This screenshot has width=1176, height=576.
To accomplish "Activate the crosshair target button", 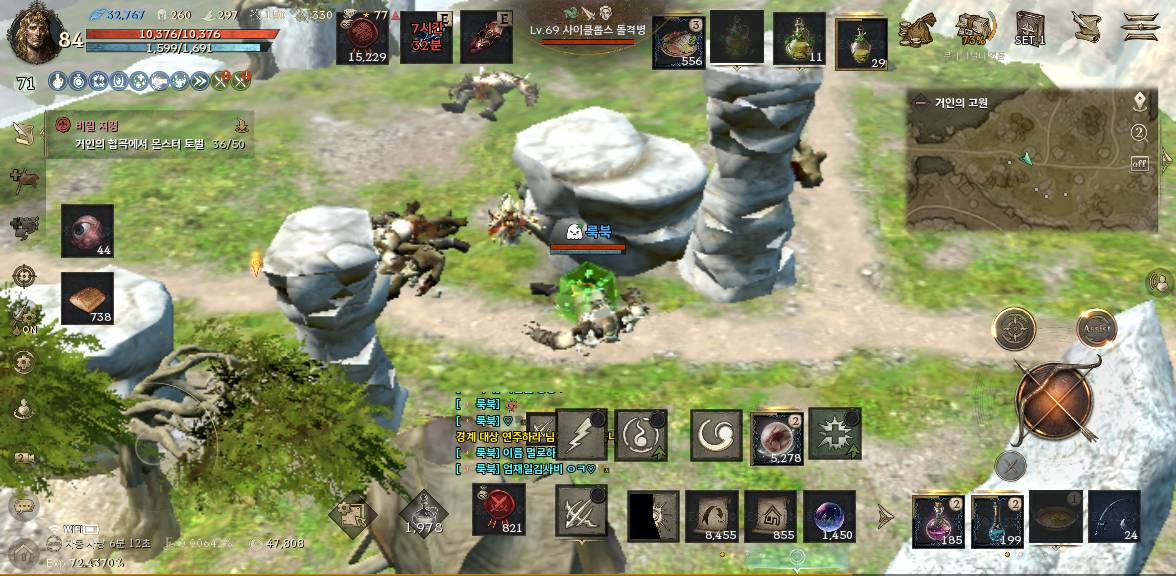I will pos(1014,328).
